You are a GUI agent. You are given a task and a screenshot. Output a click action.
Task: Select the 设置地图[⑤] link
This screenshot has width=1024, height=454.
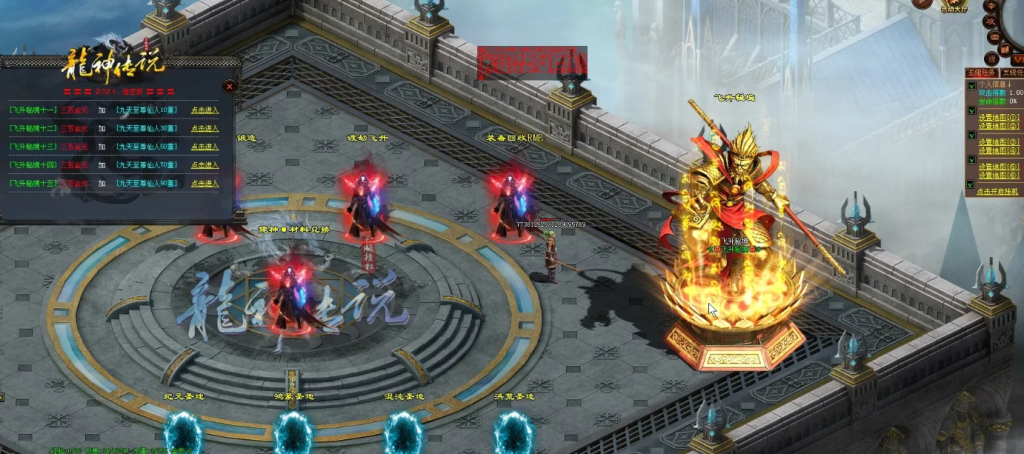coord(999,166)
